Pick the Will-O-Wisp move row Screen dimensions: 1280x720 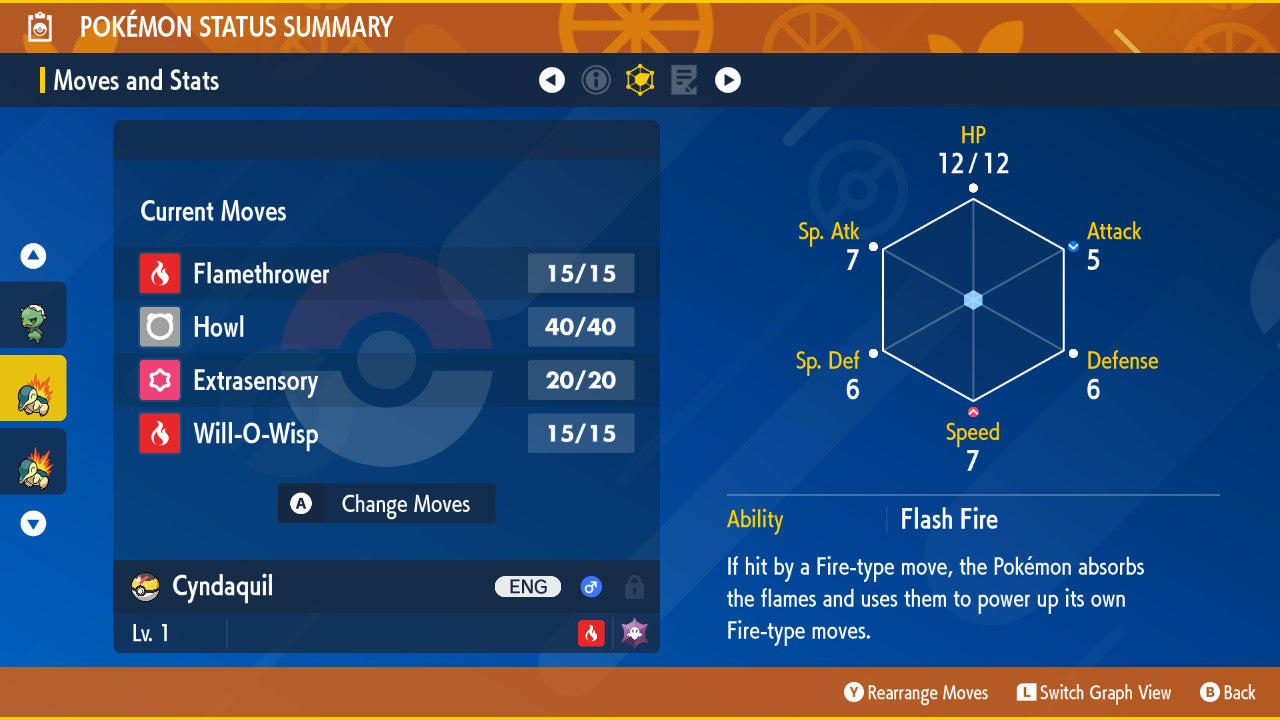coord(386,434)
